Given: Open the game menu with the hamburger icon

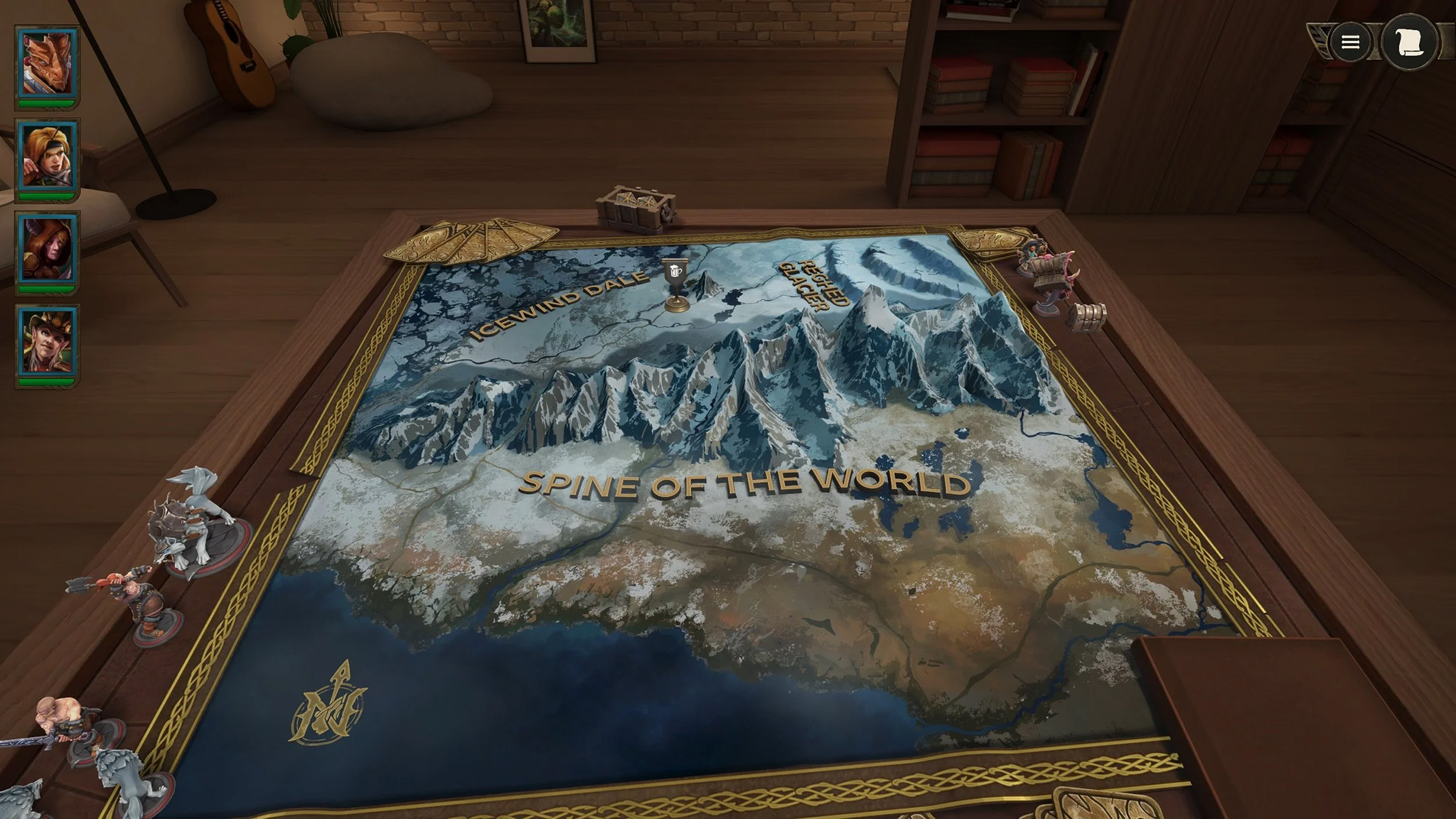Looking at the screenshot, I should click(1351, 41).
